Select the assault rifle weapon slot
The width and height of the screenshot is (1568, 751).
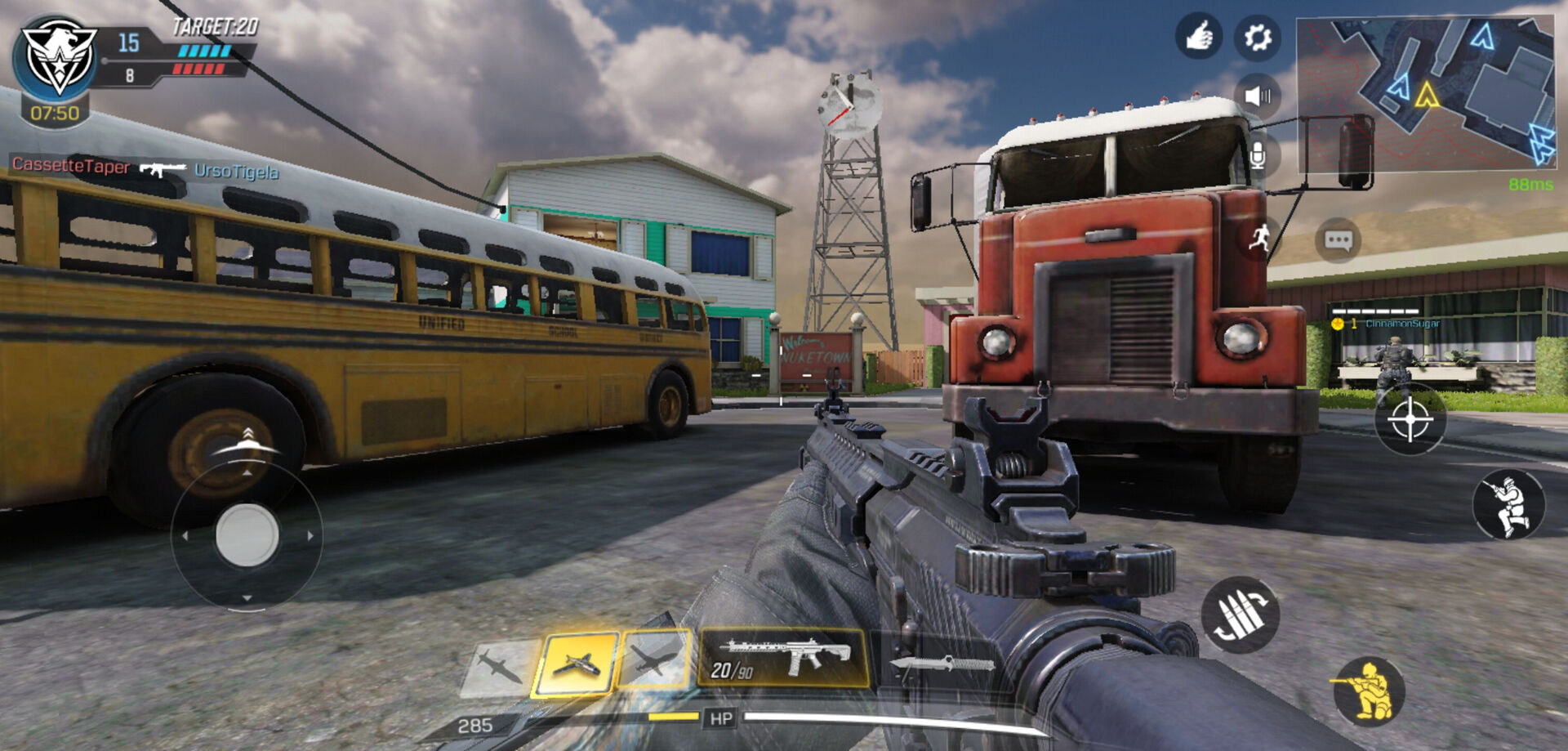(782, 658)
